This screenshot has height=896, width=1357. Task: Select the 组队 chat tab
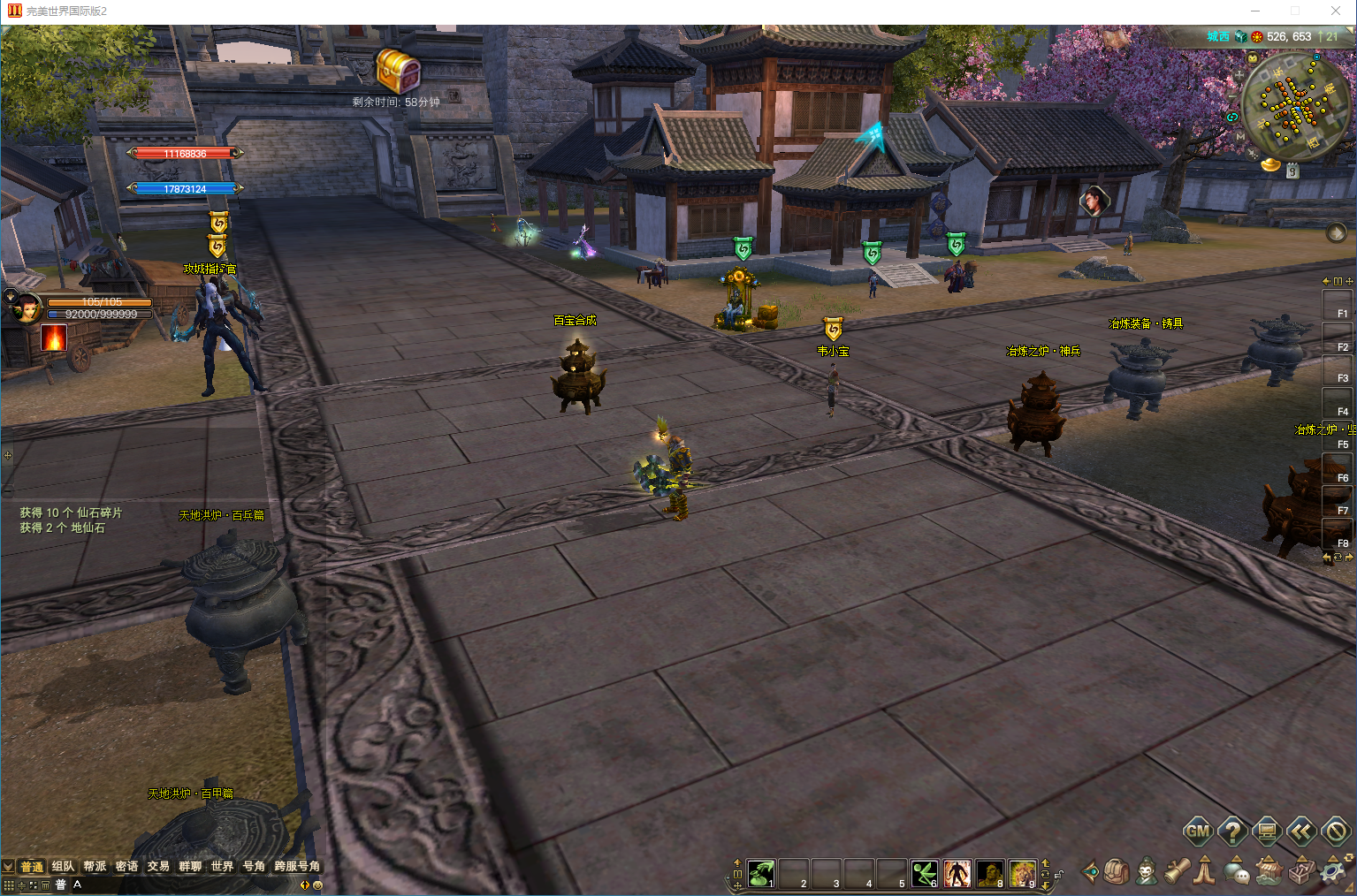click(x=63, y=866)
